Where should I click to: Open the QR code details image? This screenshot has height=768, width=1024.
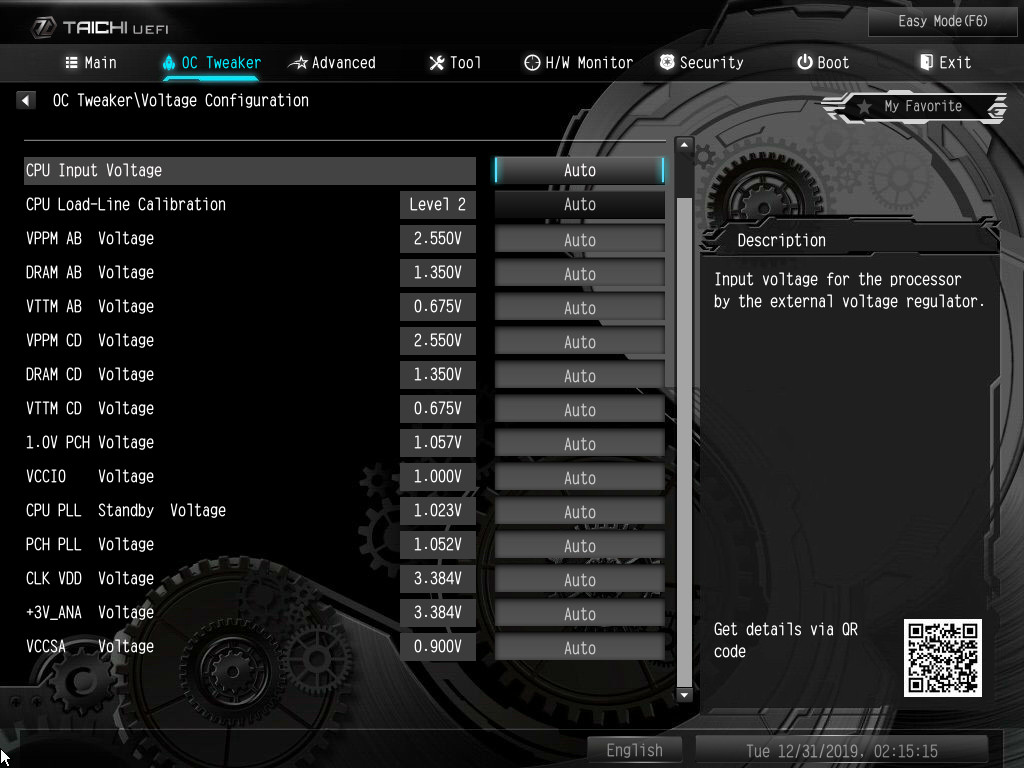[942, 657]
